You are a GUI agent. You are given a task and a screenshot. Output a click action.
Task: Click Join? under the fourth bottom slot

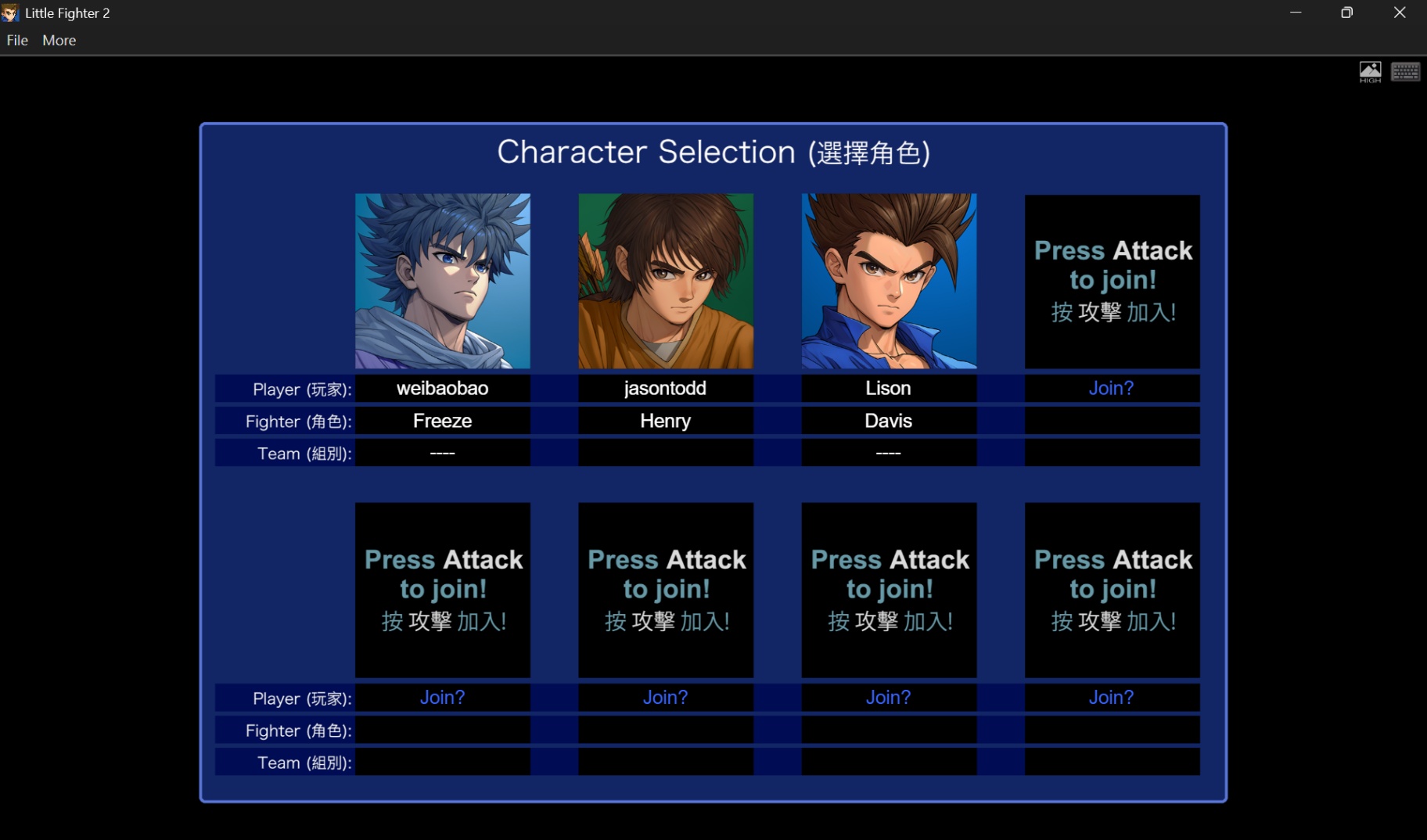point(1111,697)
